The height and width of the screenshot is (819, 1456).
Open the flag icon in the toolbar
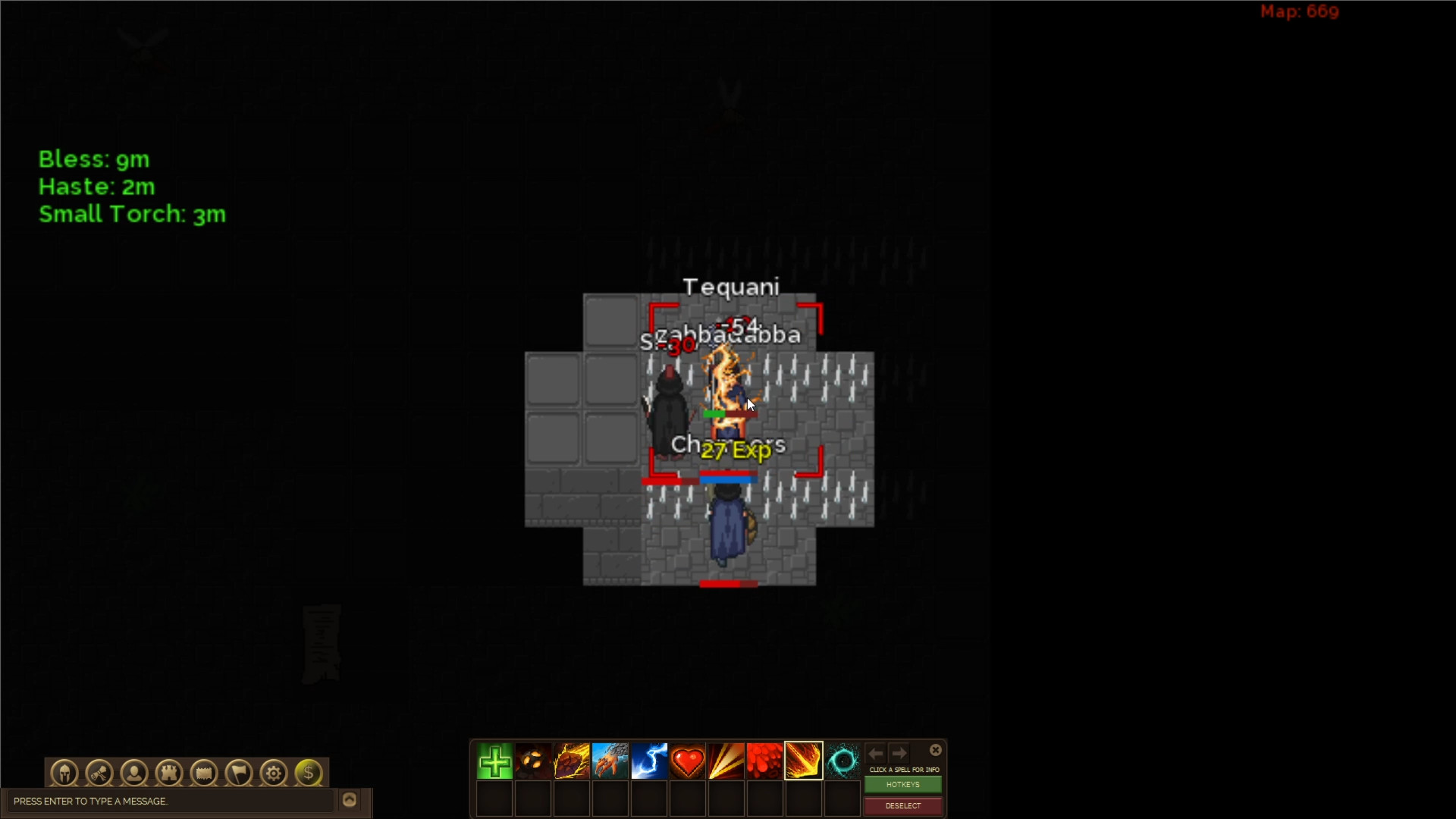pyautogui.click(x=238, y=773)
